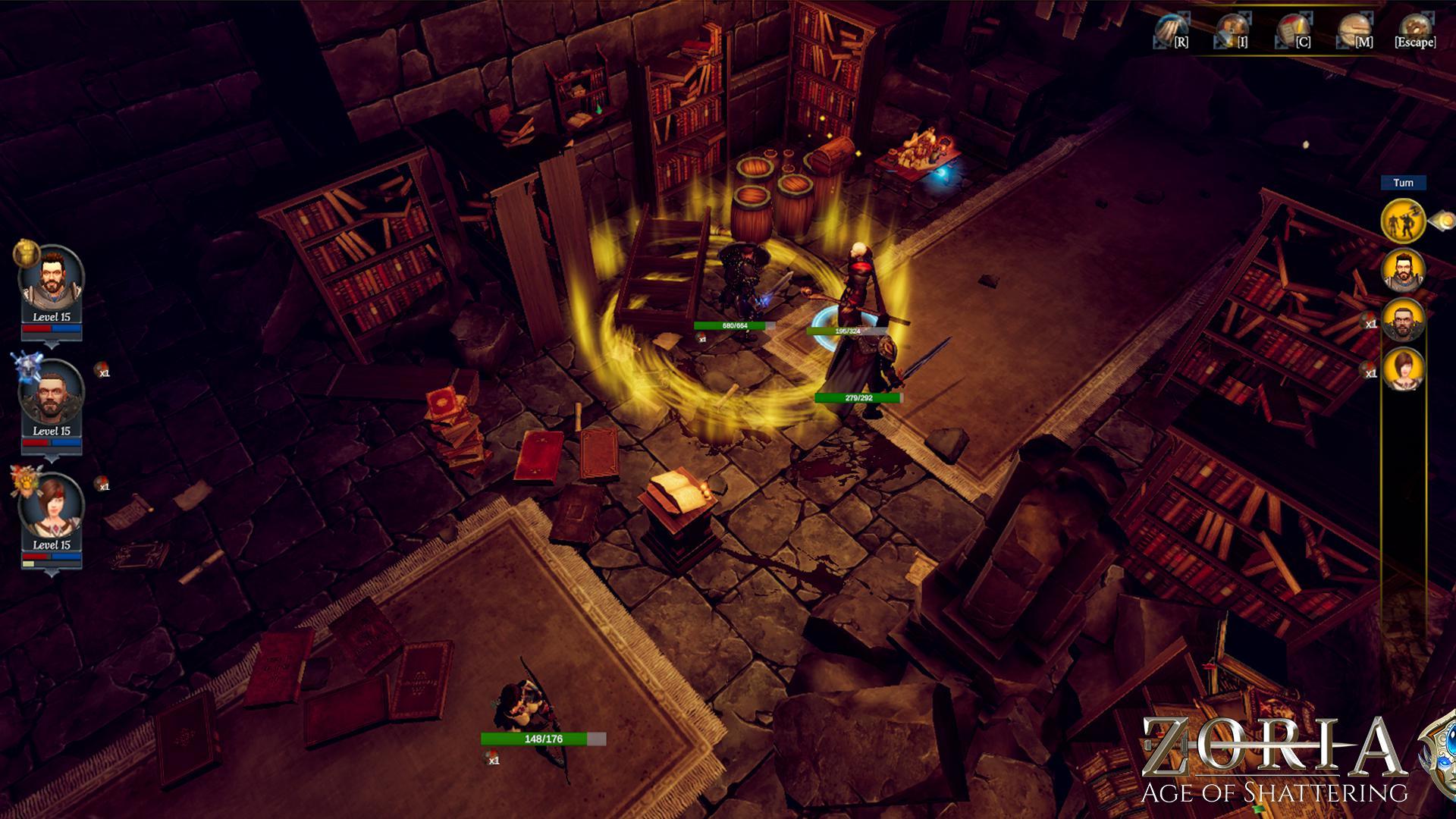Click the paw buff icon on the female portrait

[25, 482]
